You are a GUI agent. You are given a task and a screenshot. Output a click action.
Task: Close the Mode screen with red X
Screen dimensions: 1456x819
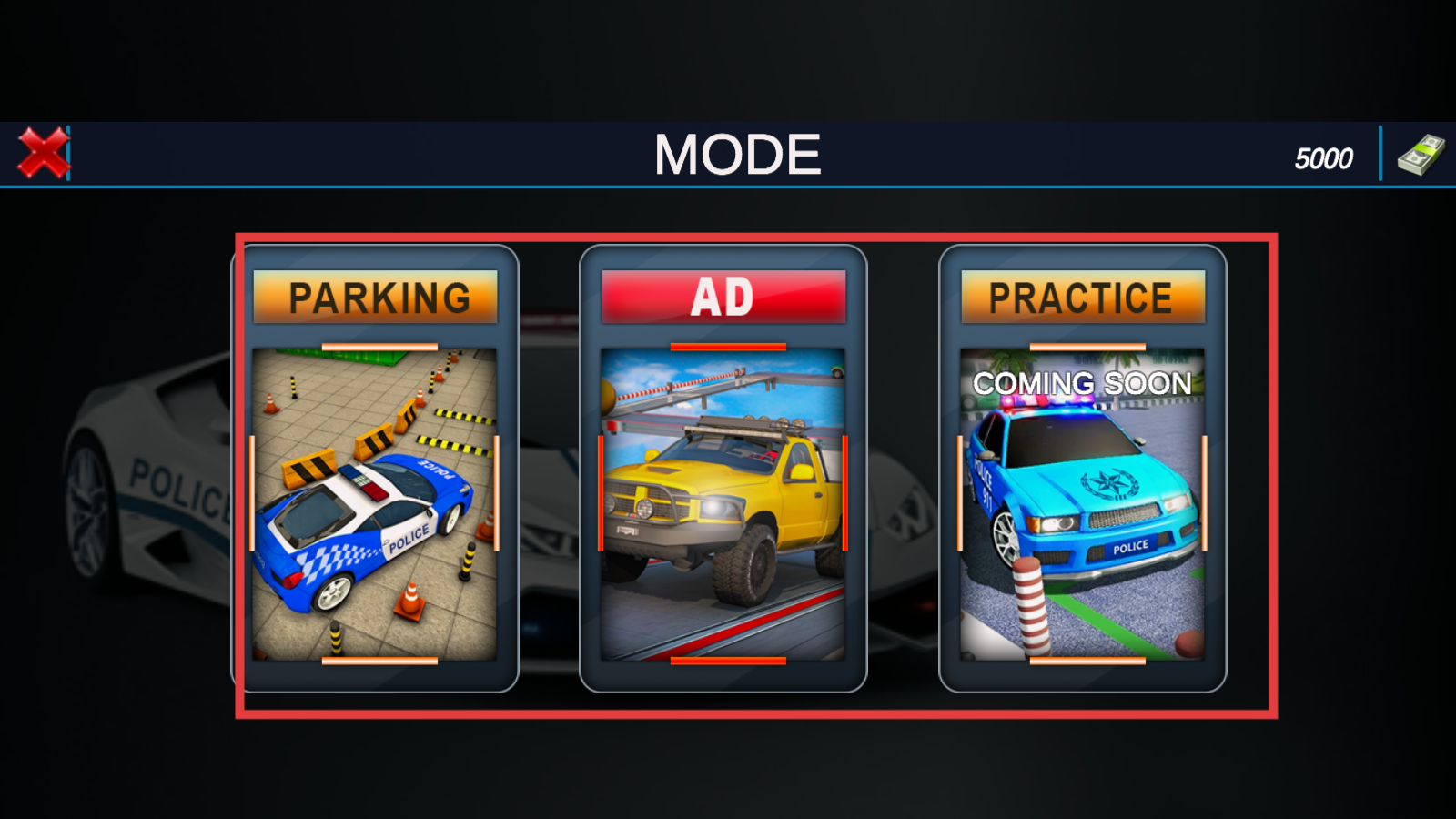[43, 153]
